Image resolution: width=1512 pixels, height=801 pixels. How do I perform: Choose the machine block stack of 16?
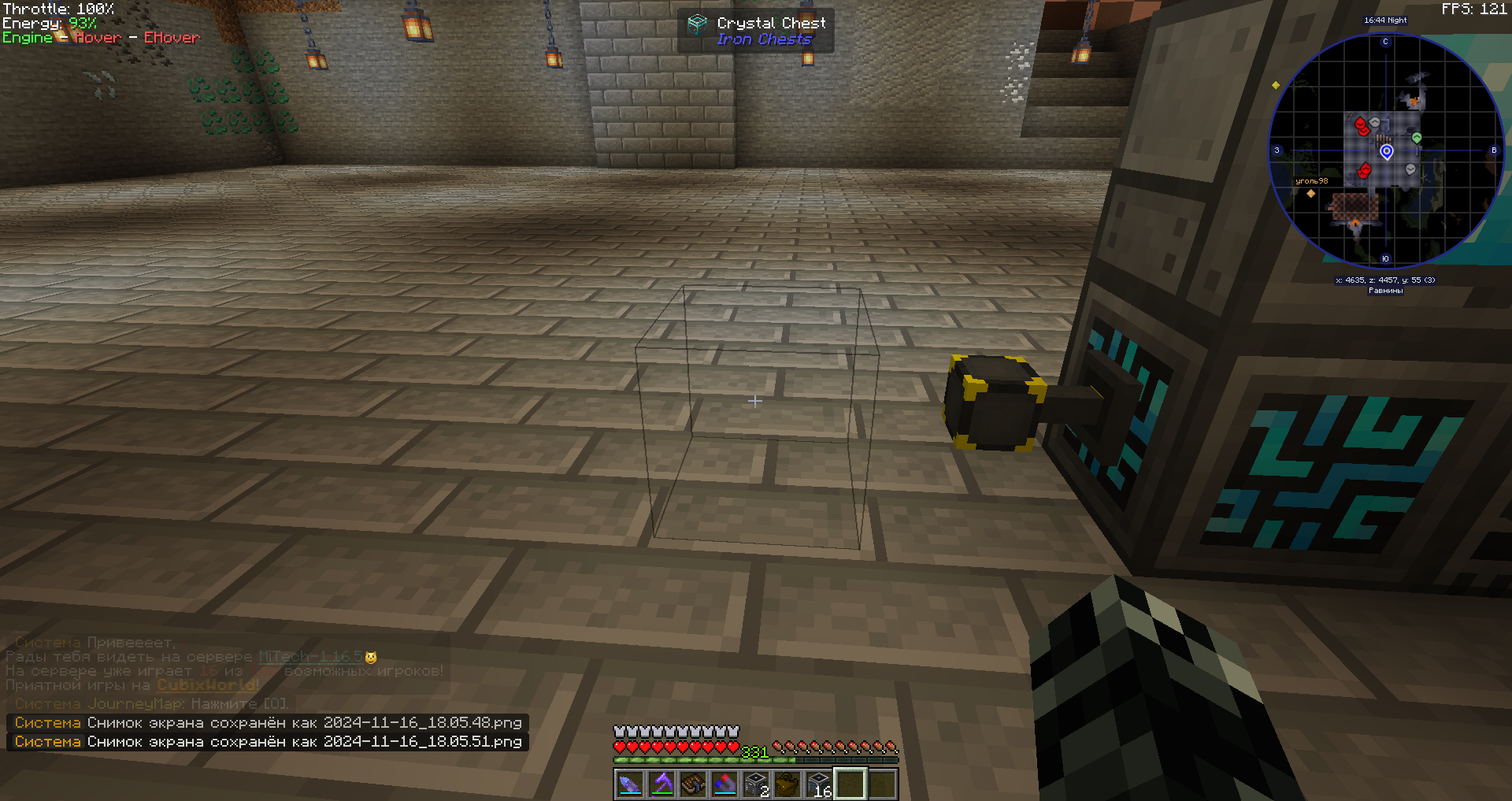pos(819,784)
